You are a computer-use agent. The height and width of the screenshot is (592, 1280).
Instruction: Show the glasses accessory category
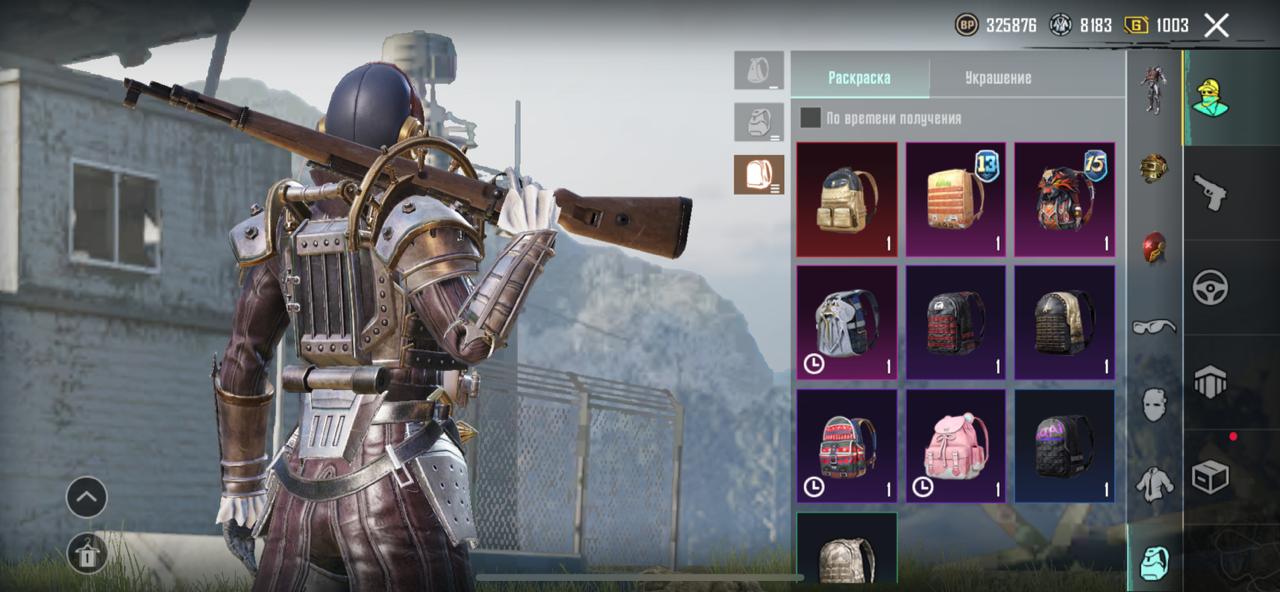(x=1154, y=327)
